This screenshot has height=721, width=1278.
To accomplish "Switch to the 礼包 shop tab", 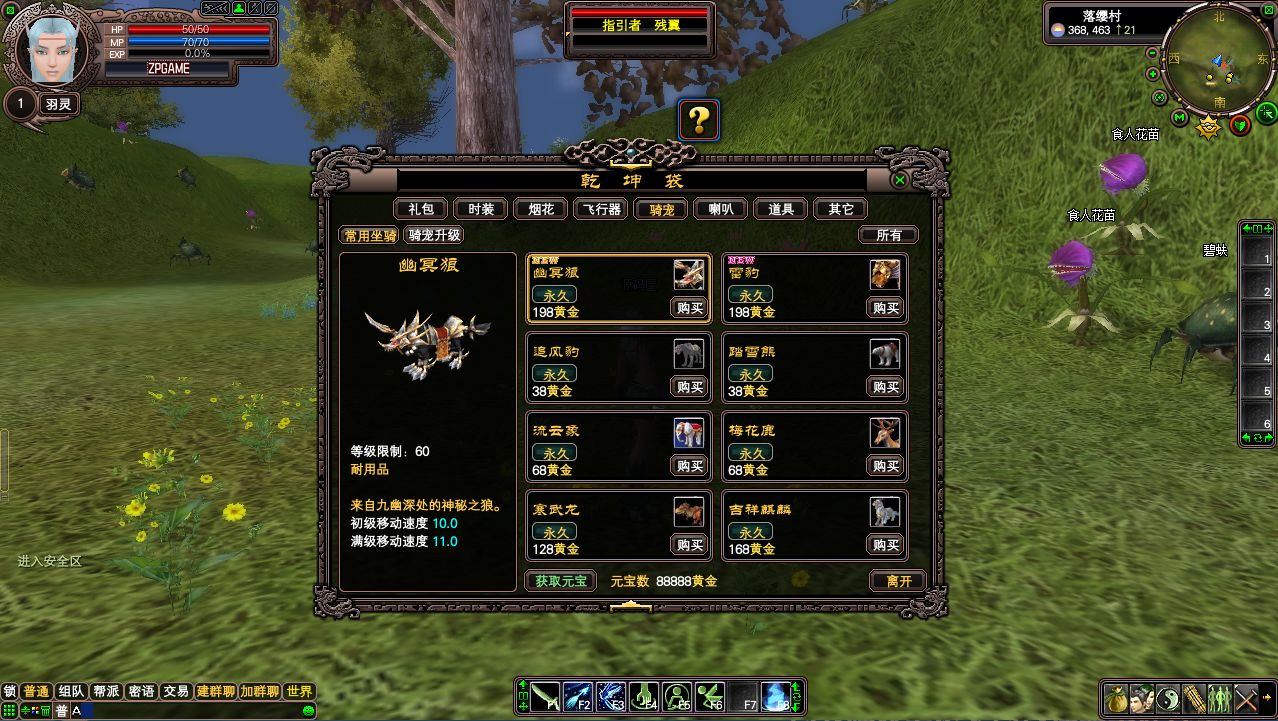I will (421, 209).
